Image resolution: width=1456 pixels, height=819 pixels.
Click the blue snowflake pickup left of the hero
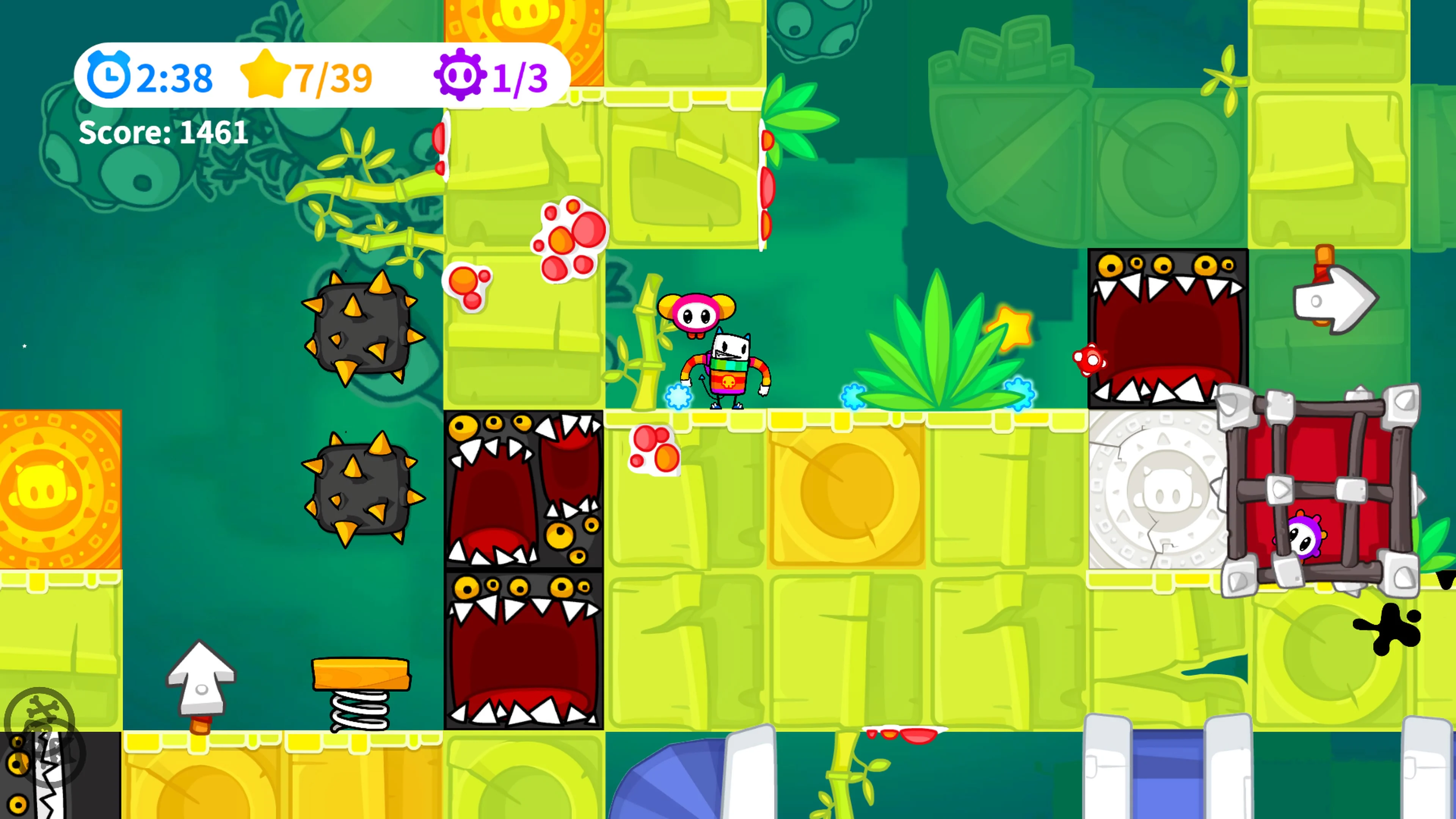[678, 397]
